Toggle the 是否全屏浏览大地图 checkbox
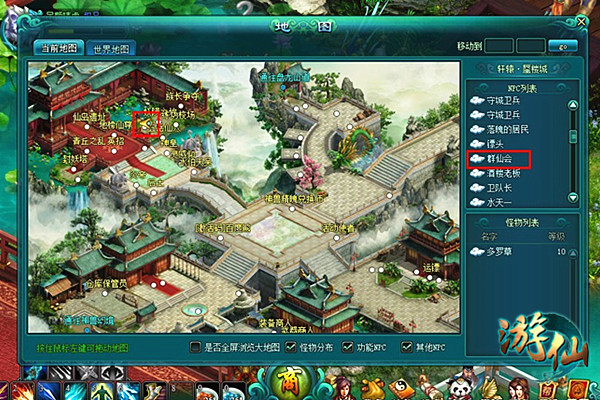 (195, 347)
